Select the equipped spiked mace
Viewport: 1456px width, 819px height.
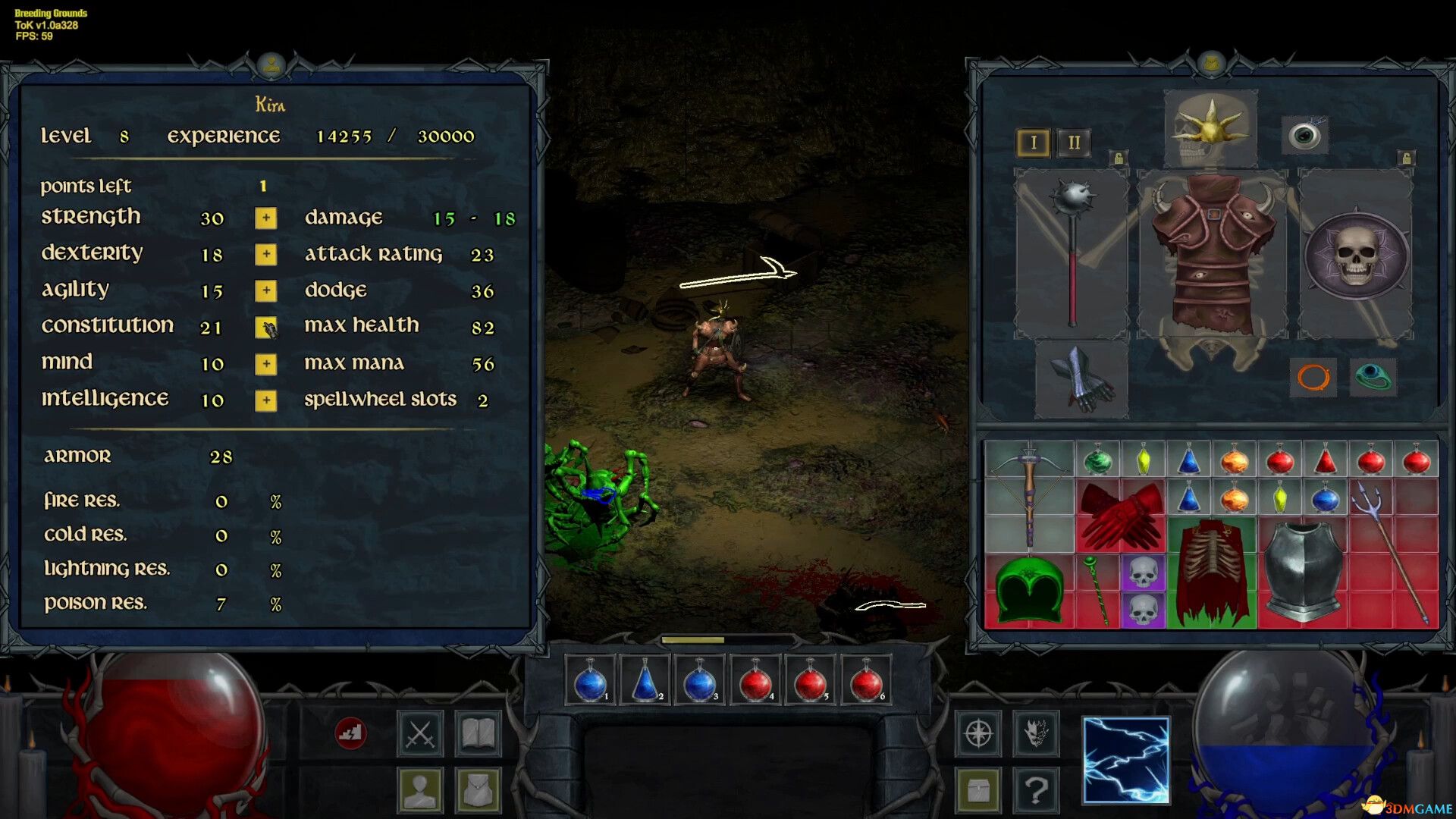point(1072,250)
